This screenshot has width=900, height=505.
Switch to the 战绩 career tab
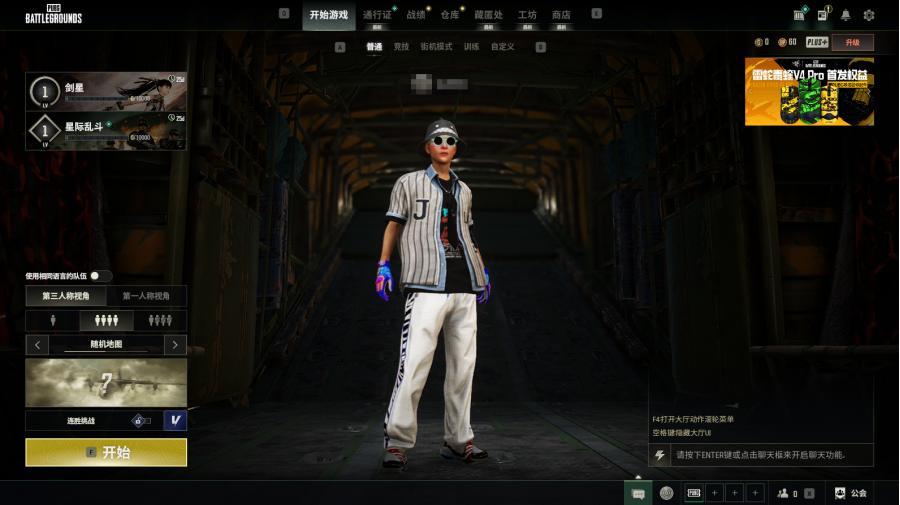point(416,15)
